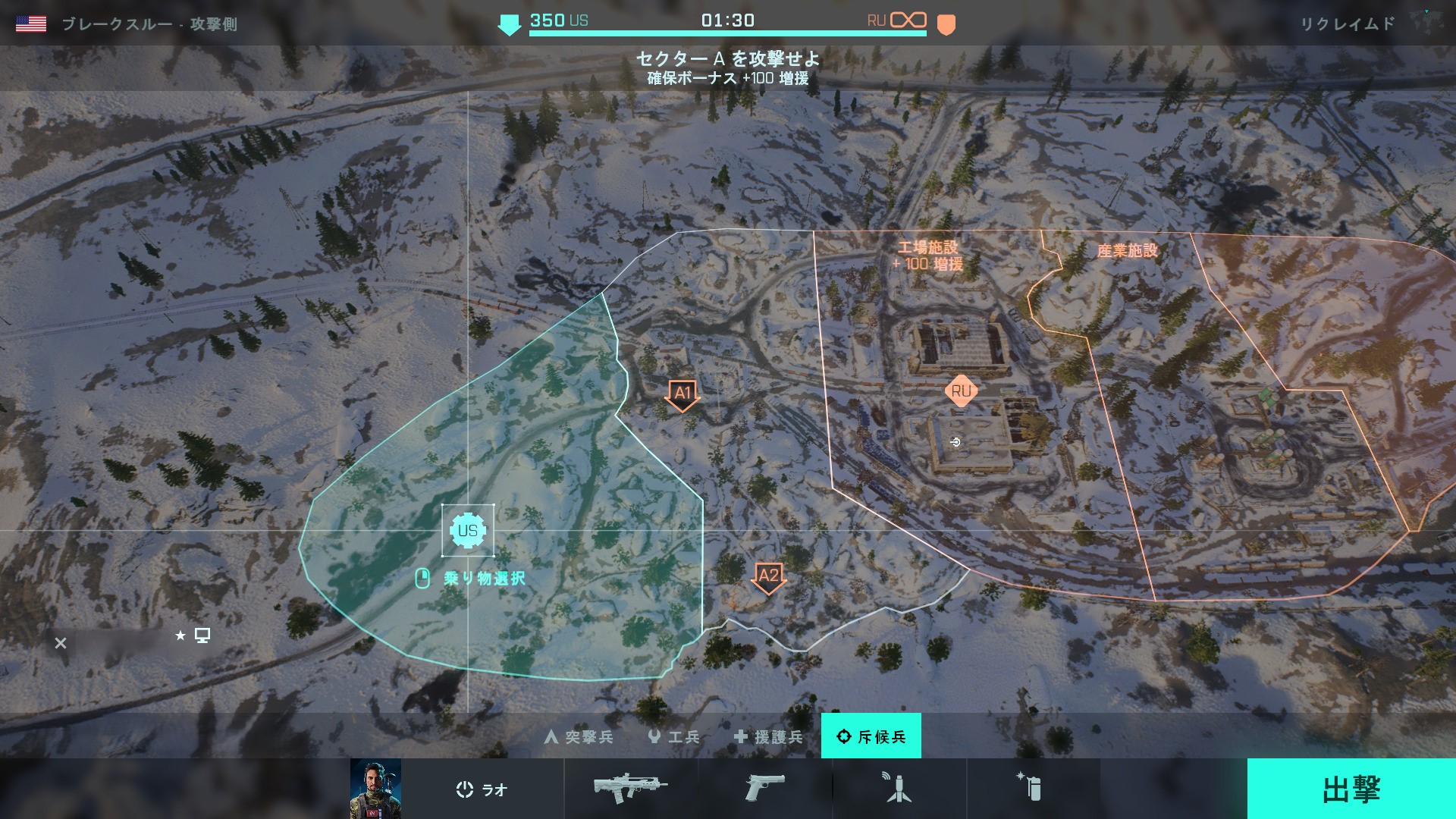This screenshot has height=819, width=1456.
Task: Select the US headquarters spawn point
Action: pos(468,530)
